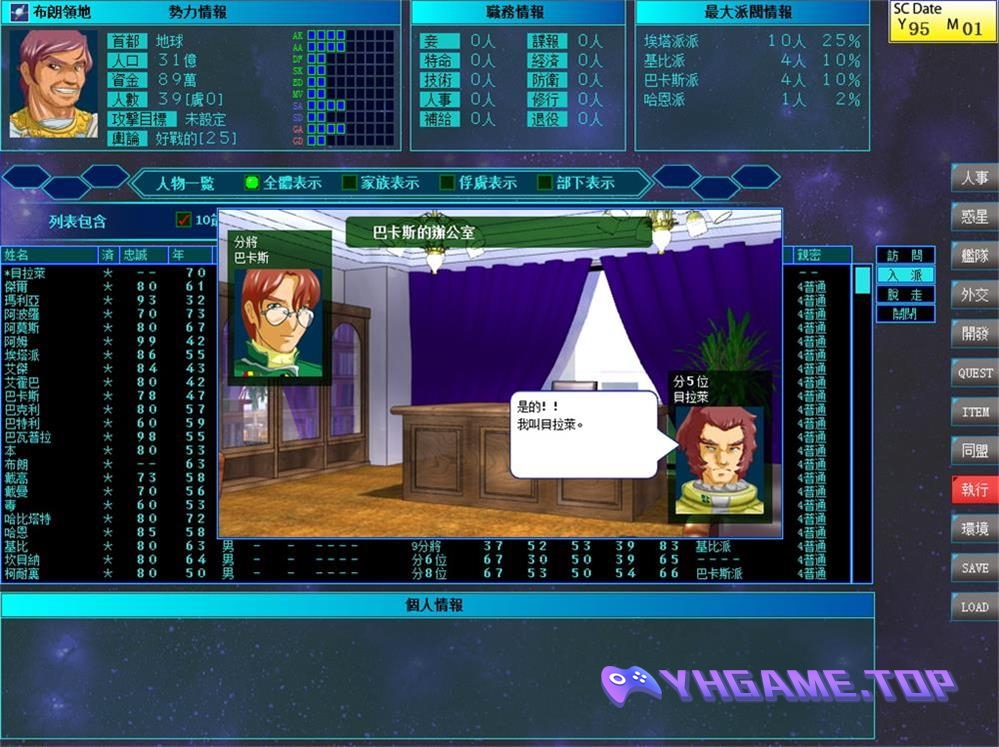
Task: Open the 人事 personnel menu
Action: [974, 178]
